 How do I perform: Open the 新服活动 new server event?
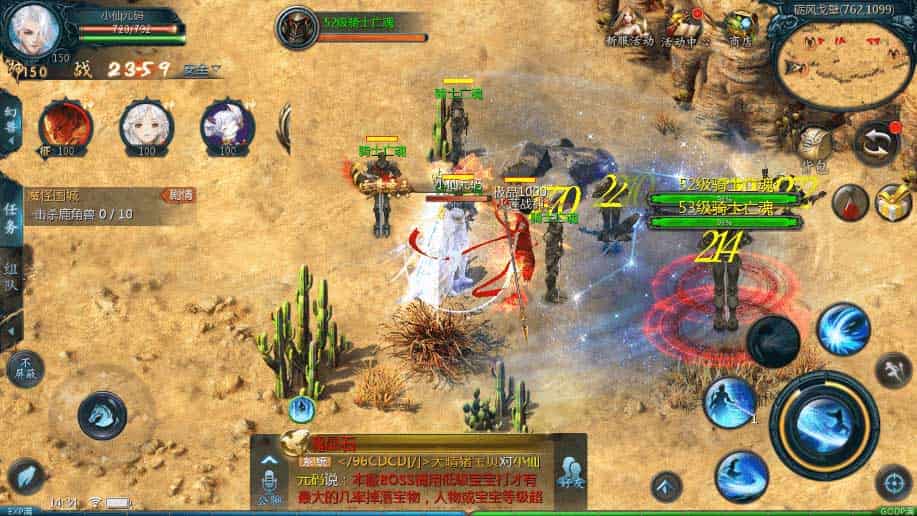630,27
